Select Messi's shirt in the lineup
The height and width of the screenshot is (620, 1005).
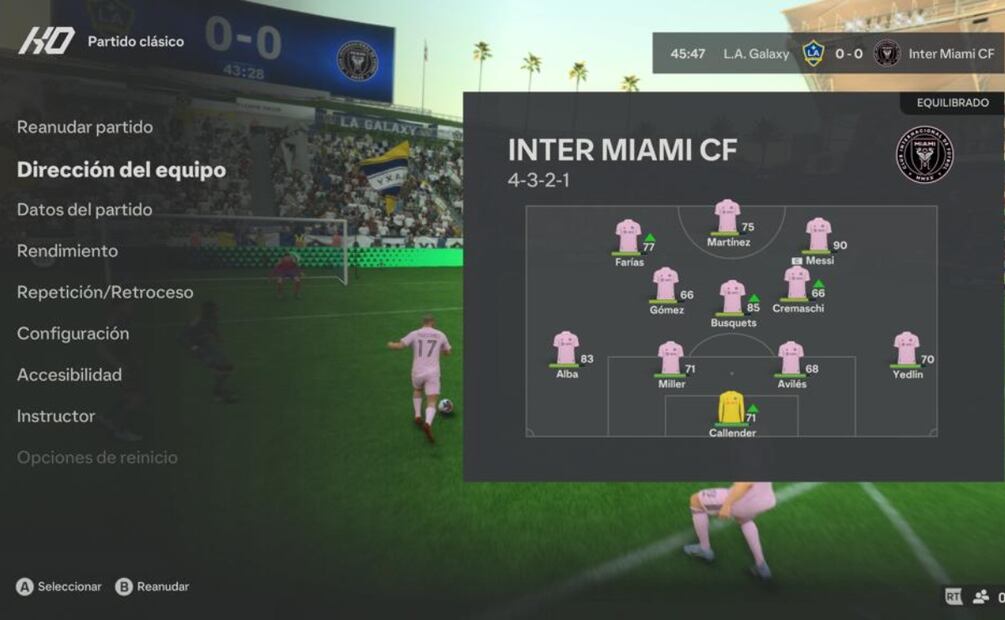[x=818, y=235]
